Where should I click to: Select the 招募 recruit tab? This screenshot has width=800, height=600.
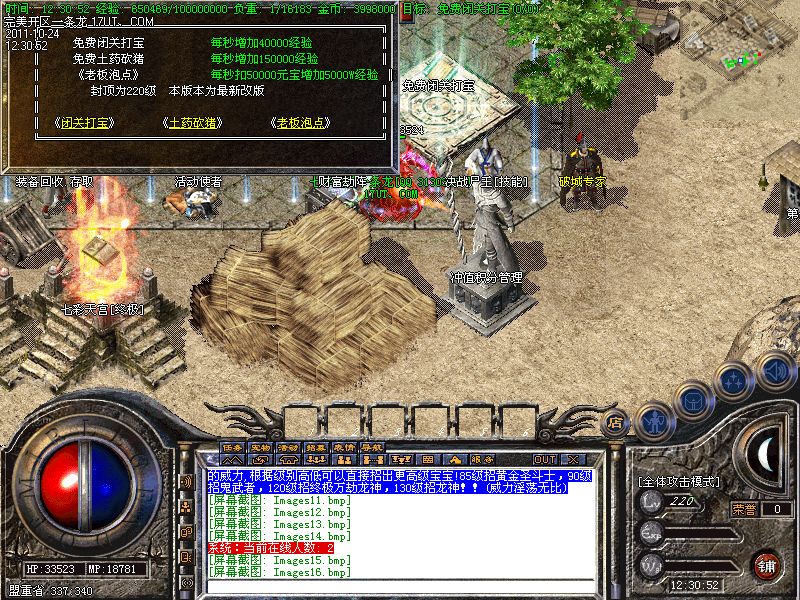click(316, 445)
